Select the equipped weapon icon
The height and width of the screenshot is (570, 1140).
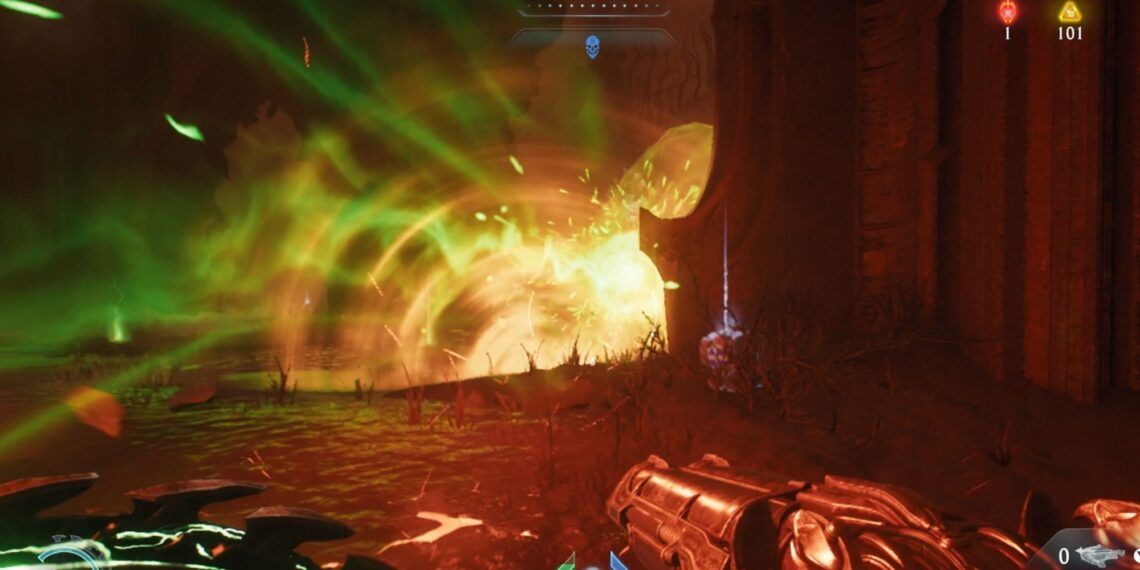(1100, 556)
